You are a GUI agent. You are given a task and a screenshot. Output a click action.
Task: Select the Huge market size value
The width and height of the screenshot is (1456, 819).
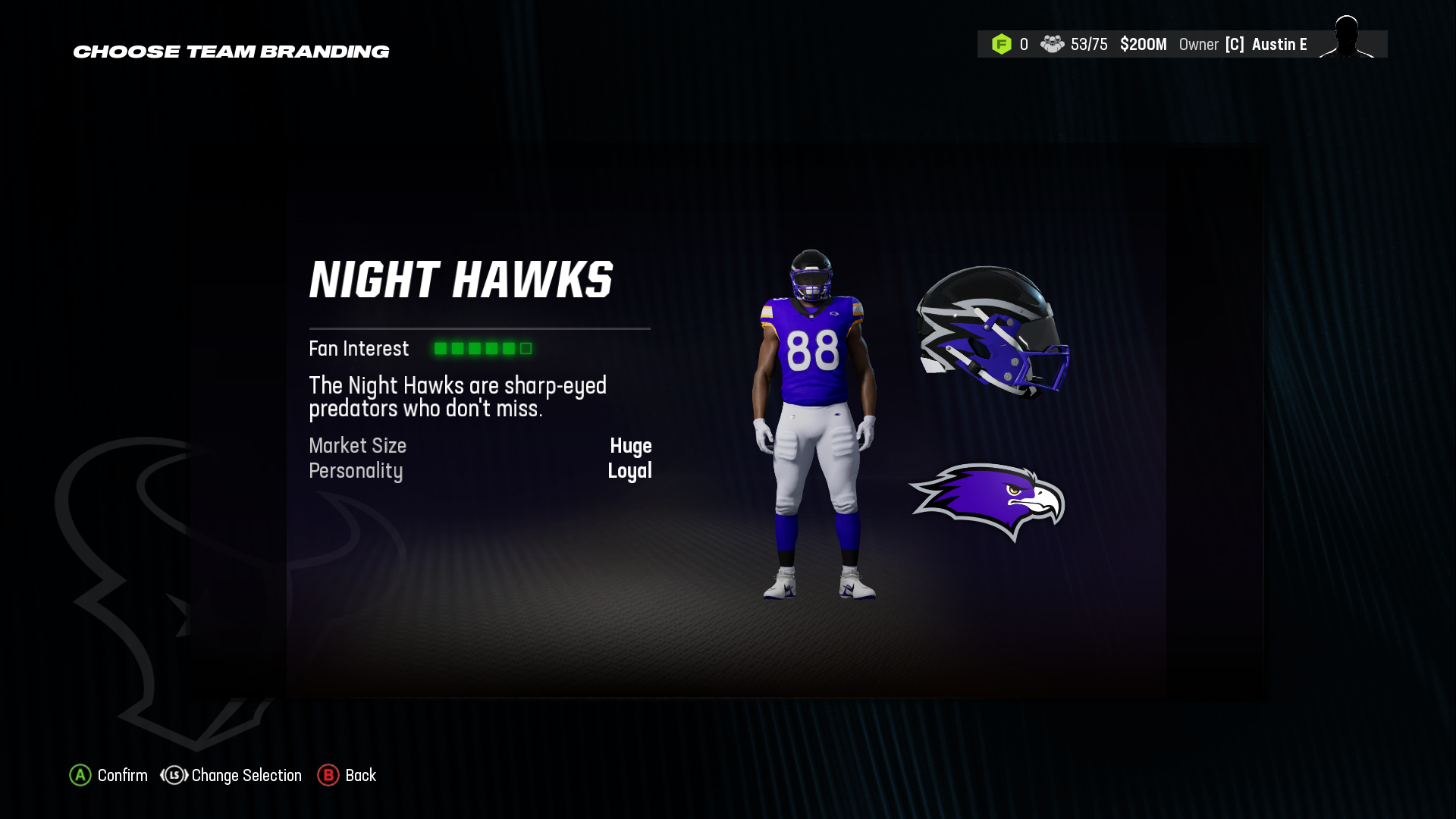pos(632,447)
